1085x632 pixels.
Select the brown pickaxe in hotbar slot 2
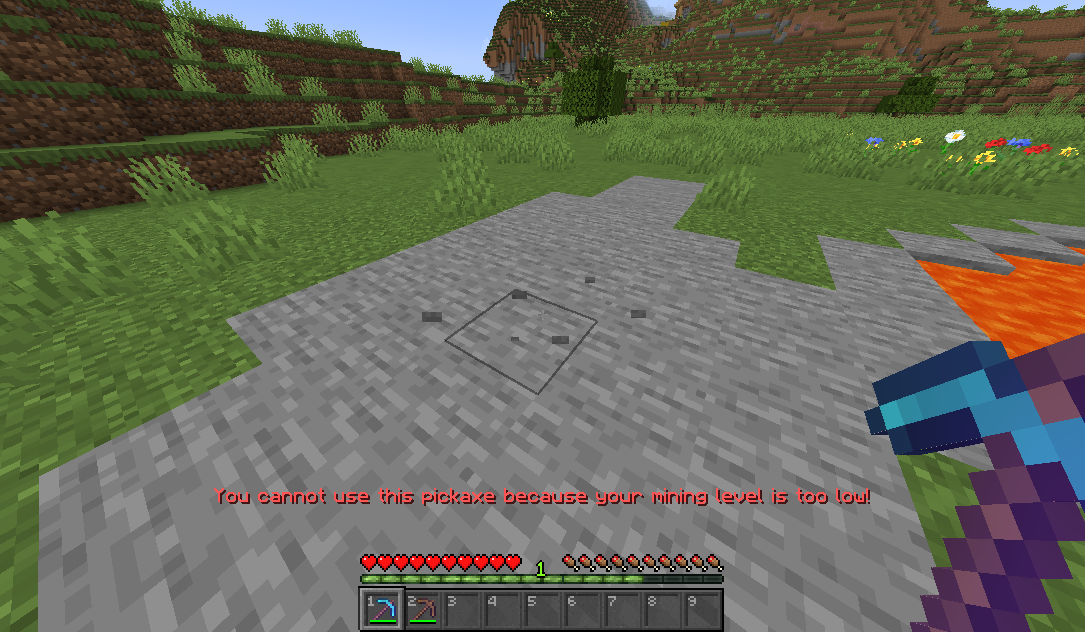[x=421, y=609]
